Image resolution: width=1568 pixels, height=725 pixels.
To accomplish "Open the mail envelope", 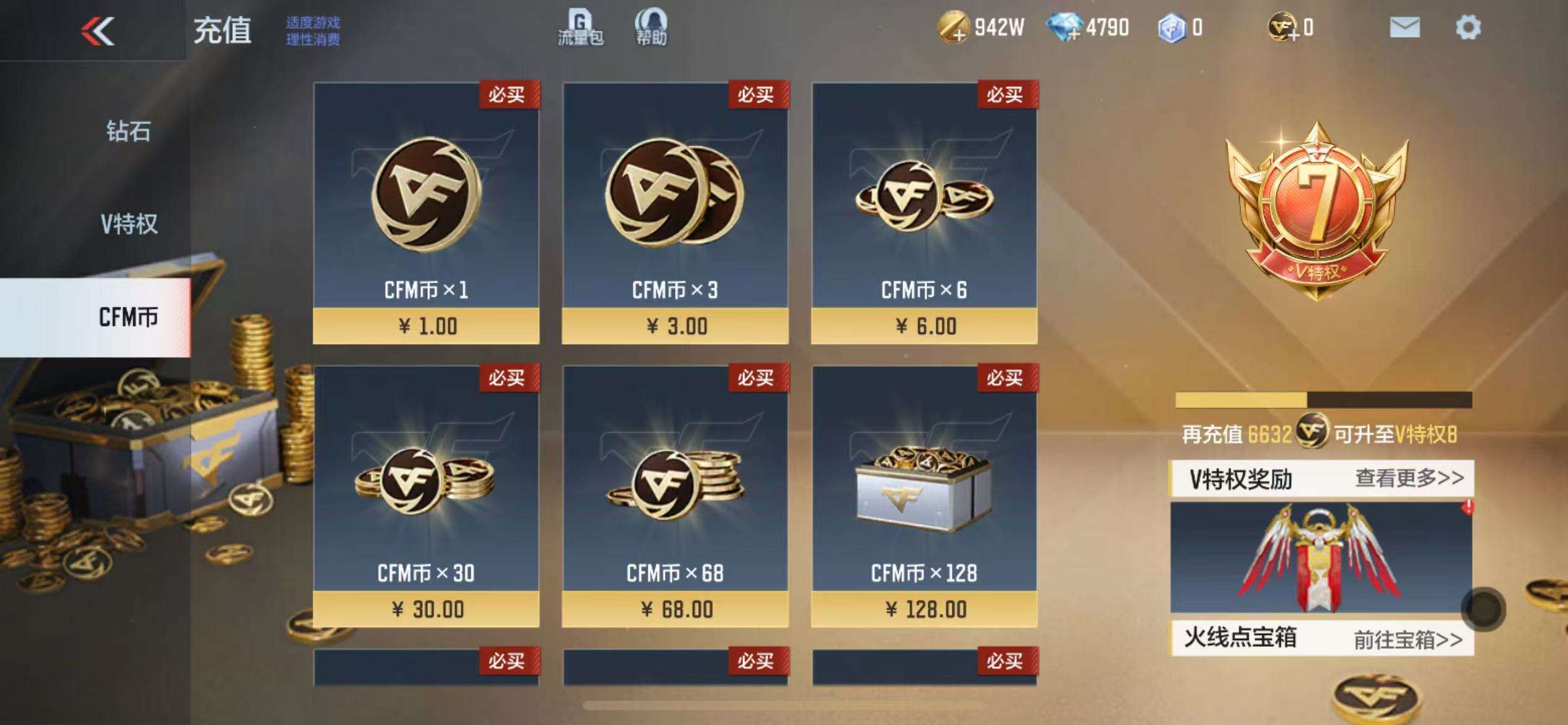I will [x=1405, y=28].
